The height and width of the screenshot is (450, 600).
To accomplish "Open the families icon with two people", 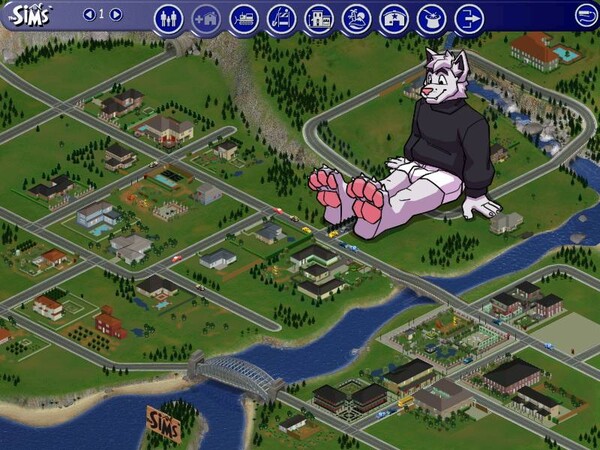I will [168, 18].
